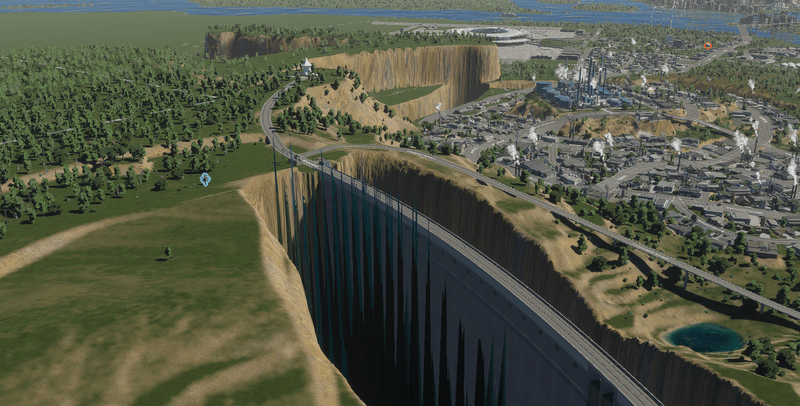Select the blue notification marker on the hillside

[x=205, y=179]
